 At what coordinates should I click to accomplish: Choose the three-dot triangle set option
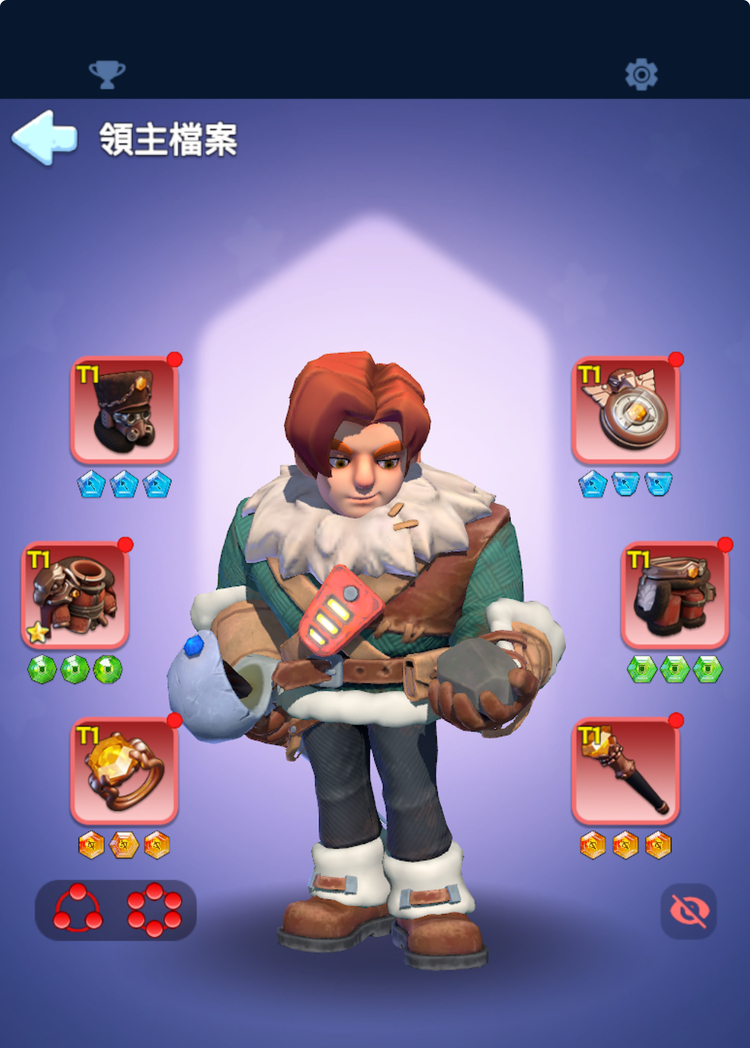click(78, 909)
